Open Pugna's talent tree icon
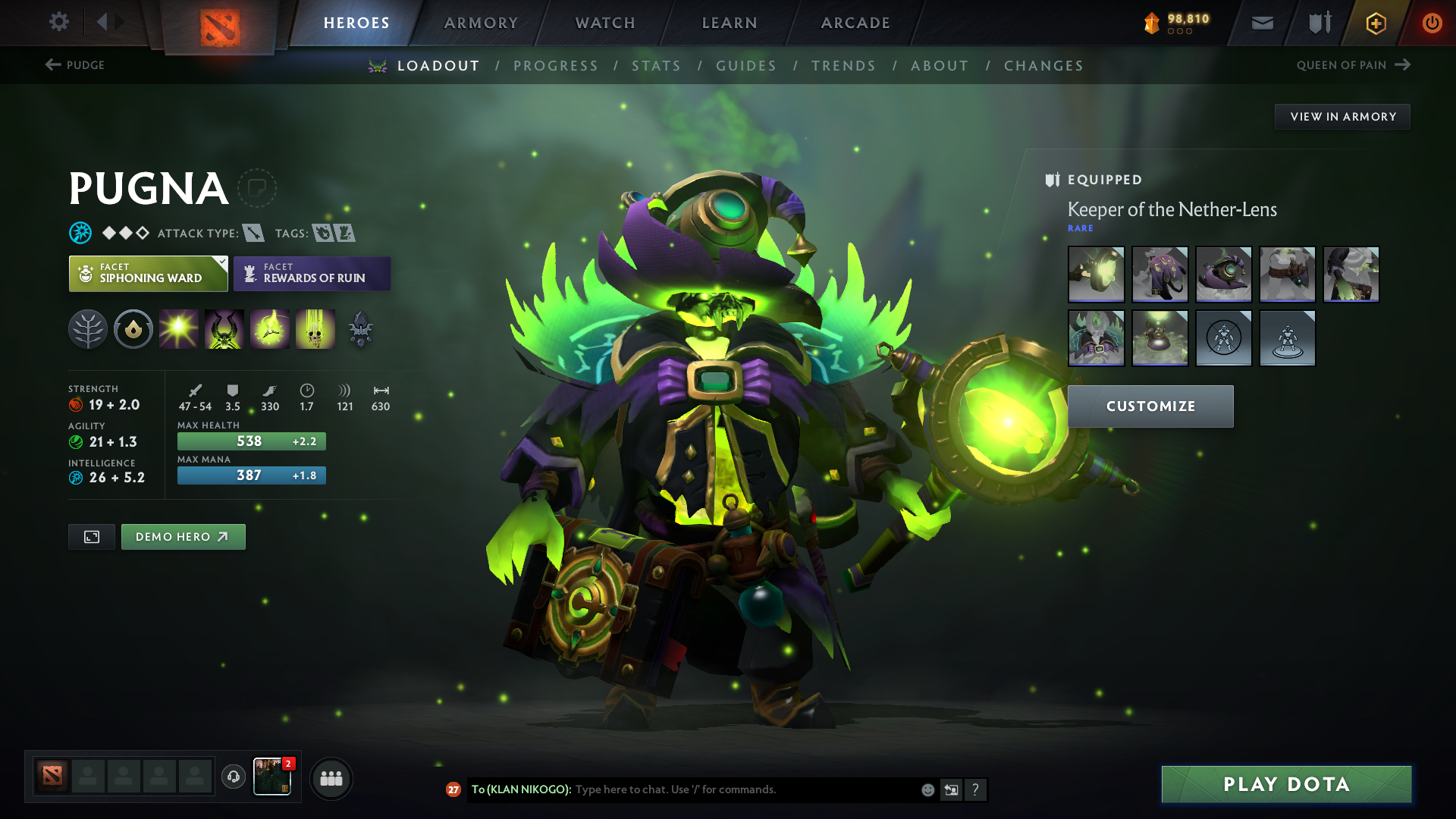Screen dimensions: 1456x819 click(x=88, y=329)
